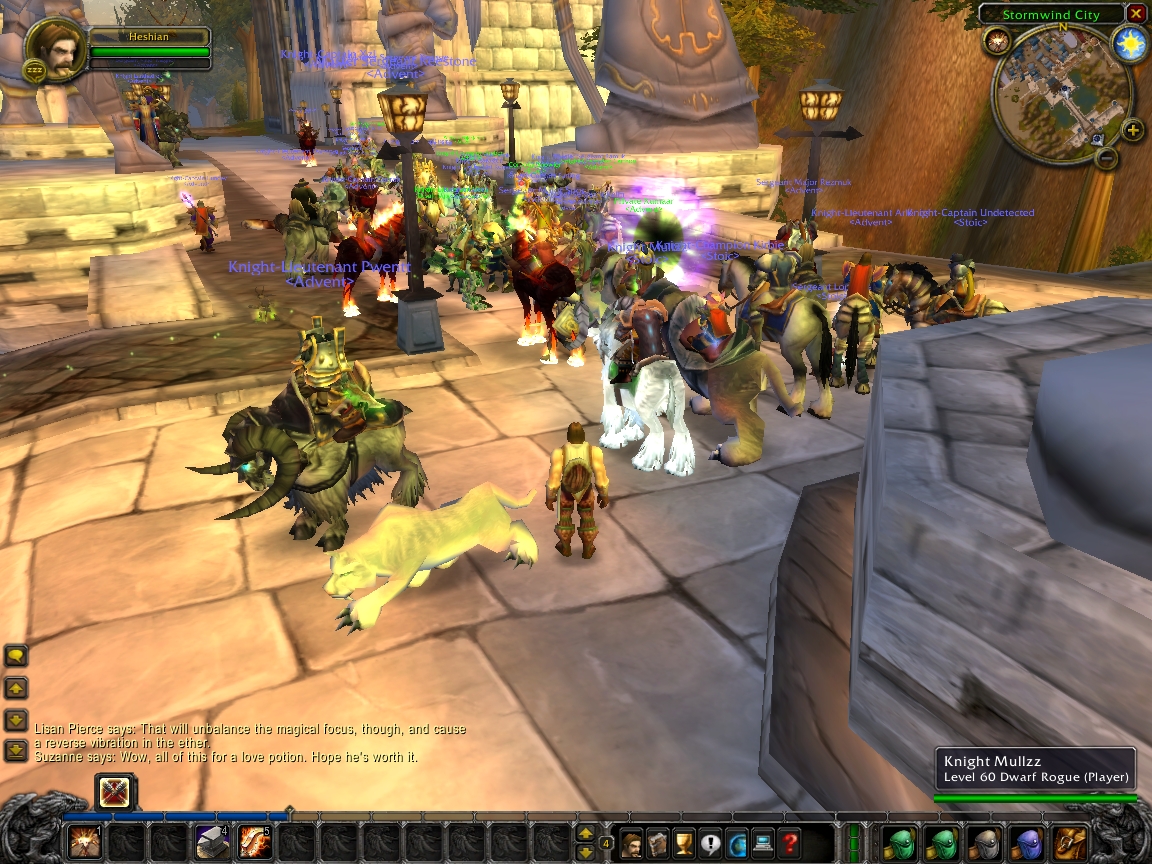Close the minimap with the X button
Image resolution: width=1152 pixels, height=864 pixels.
click(1135, 14)
